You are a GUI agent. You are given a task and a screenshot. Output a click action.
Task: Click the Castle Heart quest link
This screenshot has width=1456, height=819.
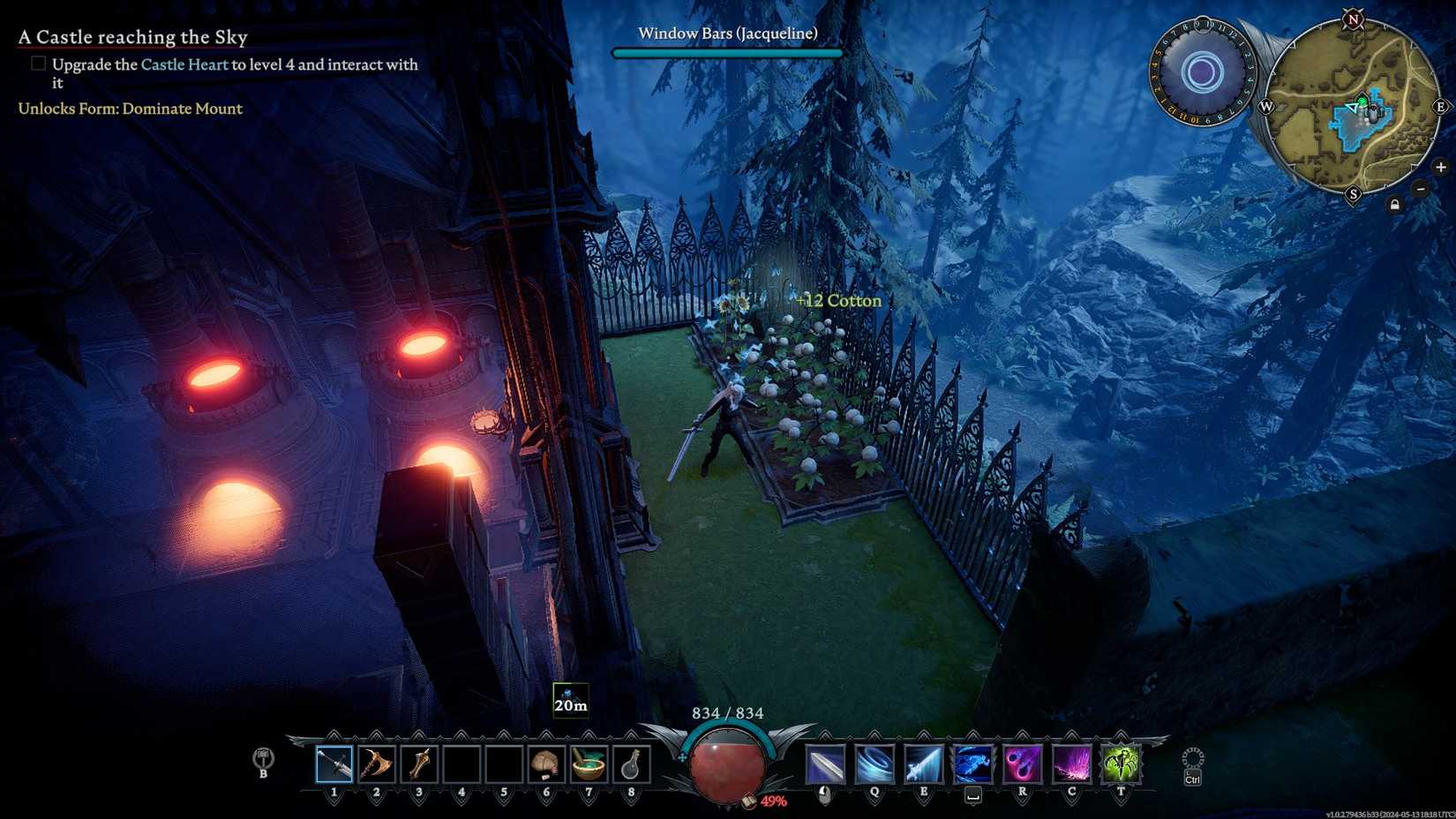184,64
